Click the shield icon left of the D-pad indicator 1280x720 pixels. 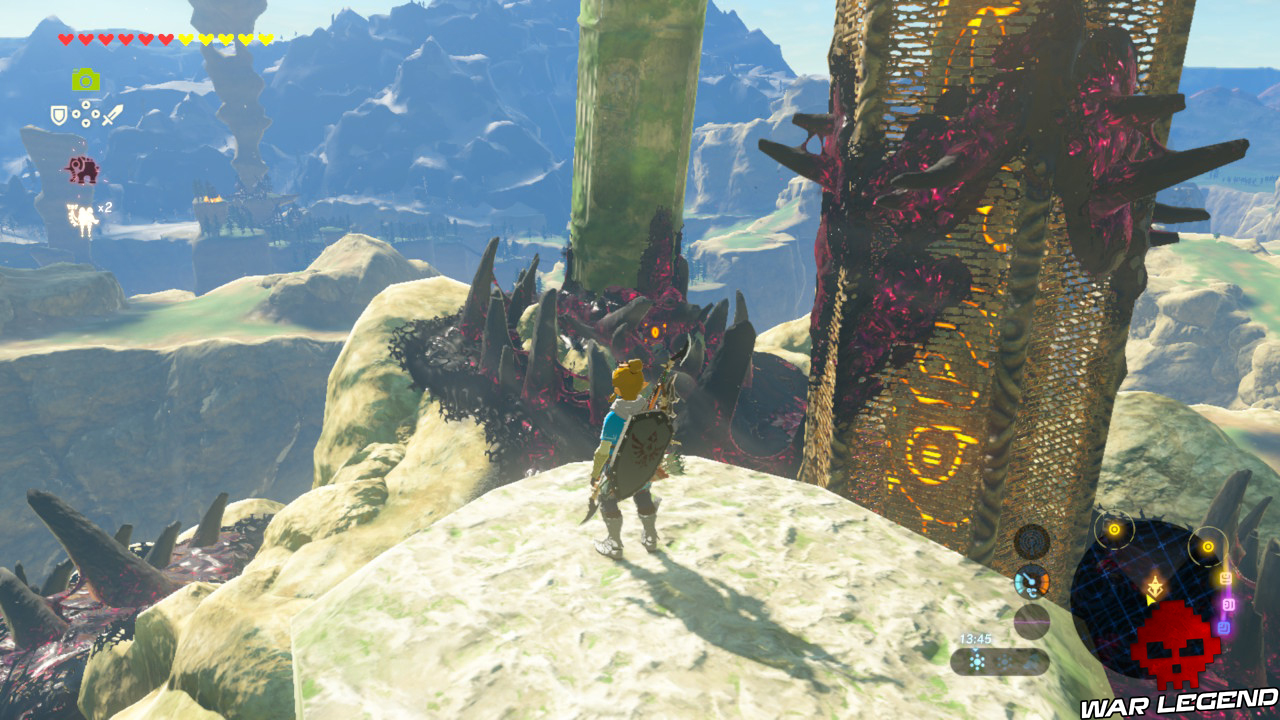(58, 113)
